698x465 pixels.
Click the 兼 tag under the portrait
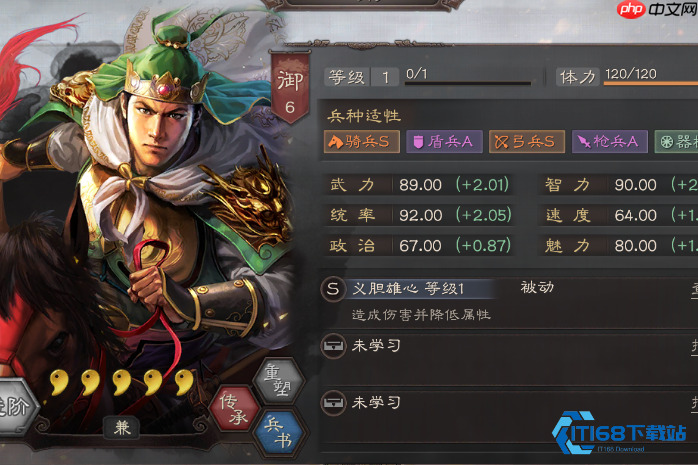click(x=121, y=427)
